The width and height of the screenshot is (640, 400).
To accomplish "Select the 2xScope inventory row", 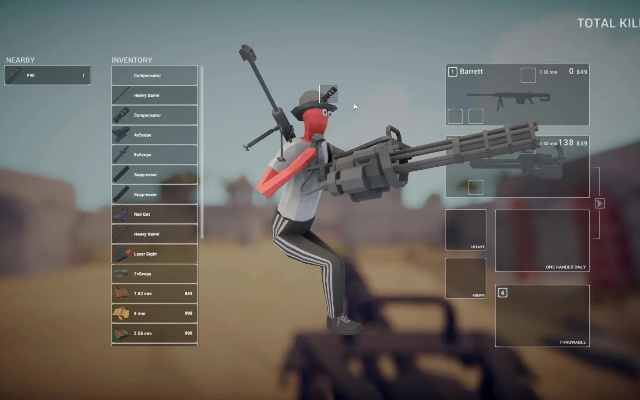I will tap(154, 274).
